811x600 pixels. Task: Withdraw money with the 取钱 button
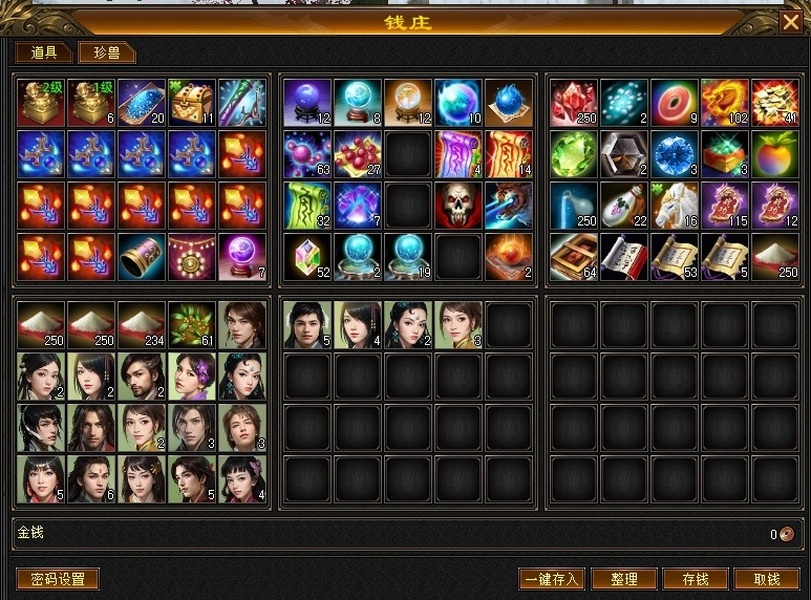(767, 579)
